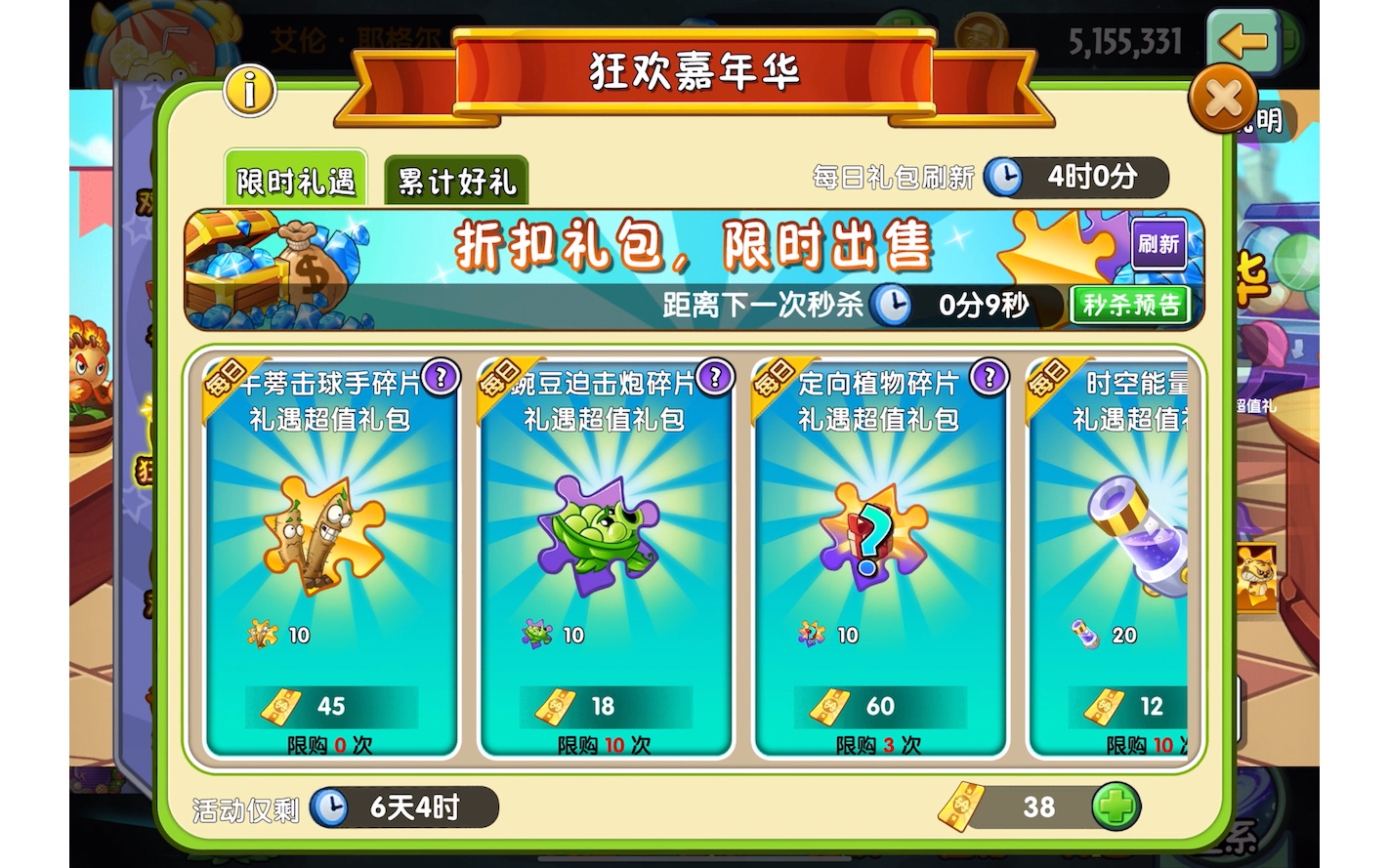
Task: Open the 秒杀预告 preview
Action: pos(1130,306)
